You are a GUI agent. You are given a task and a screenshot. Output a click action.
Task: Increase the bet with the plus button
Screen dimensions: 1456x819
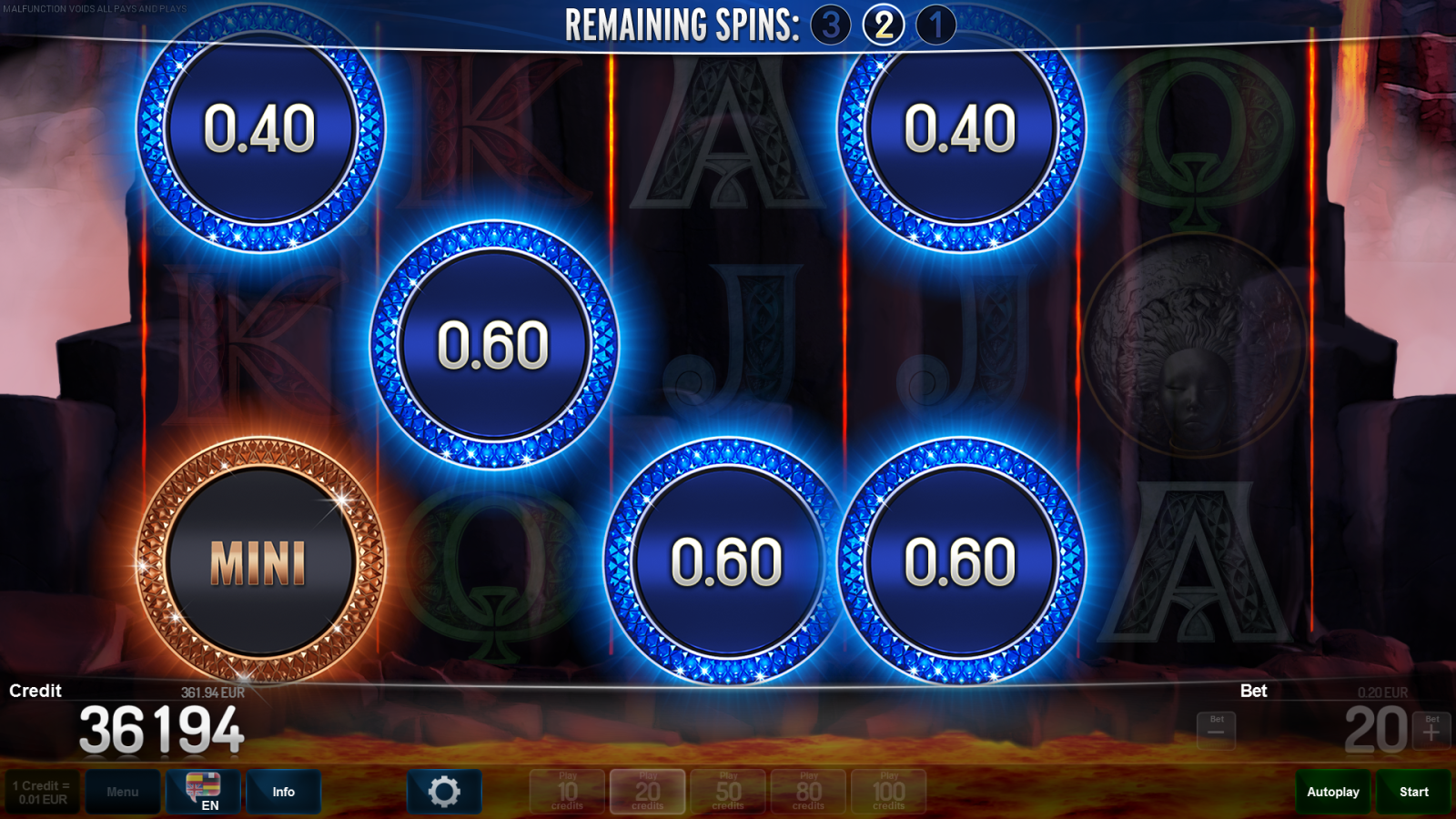1431,730
